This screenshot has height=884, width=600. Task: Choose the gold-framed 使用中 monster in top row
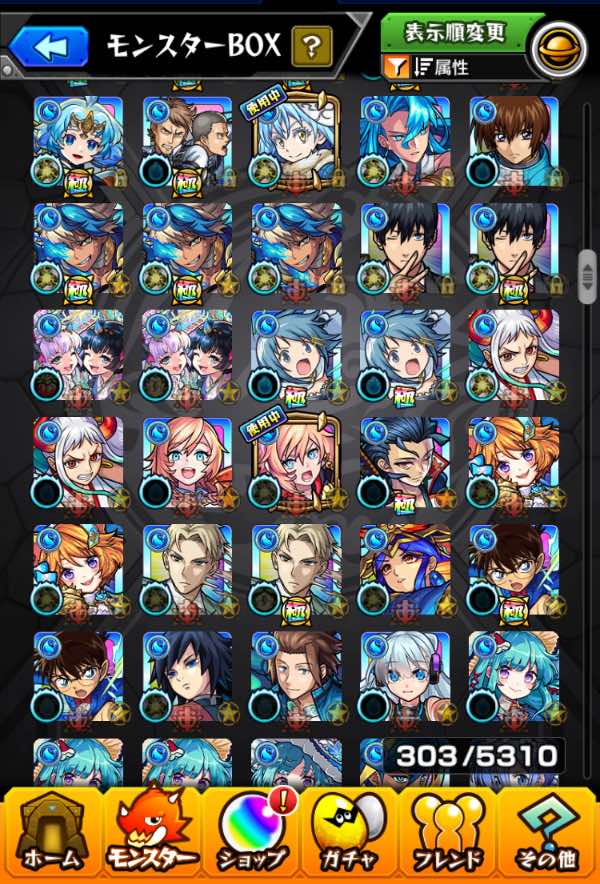tap(296, 142)
